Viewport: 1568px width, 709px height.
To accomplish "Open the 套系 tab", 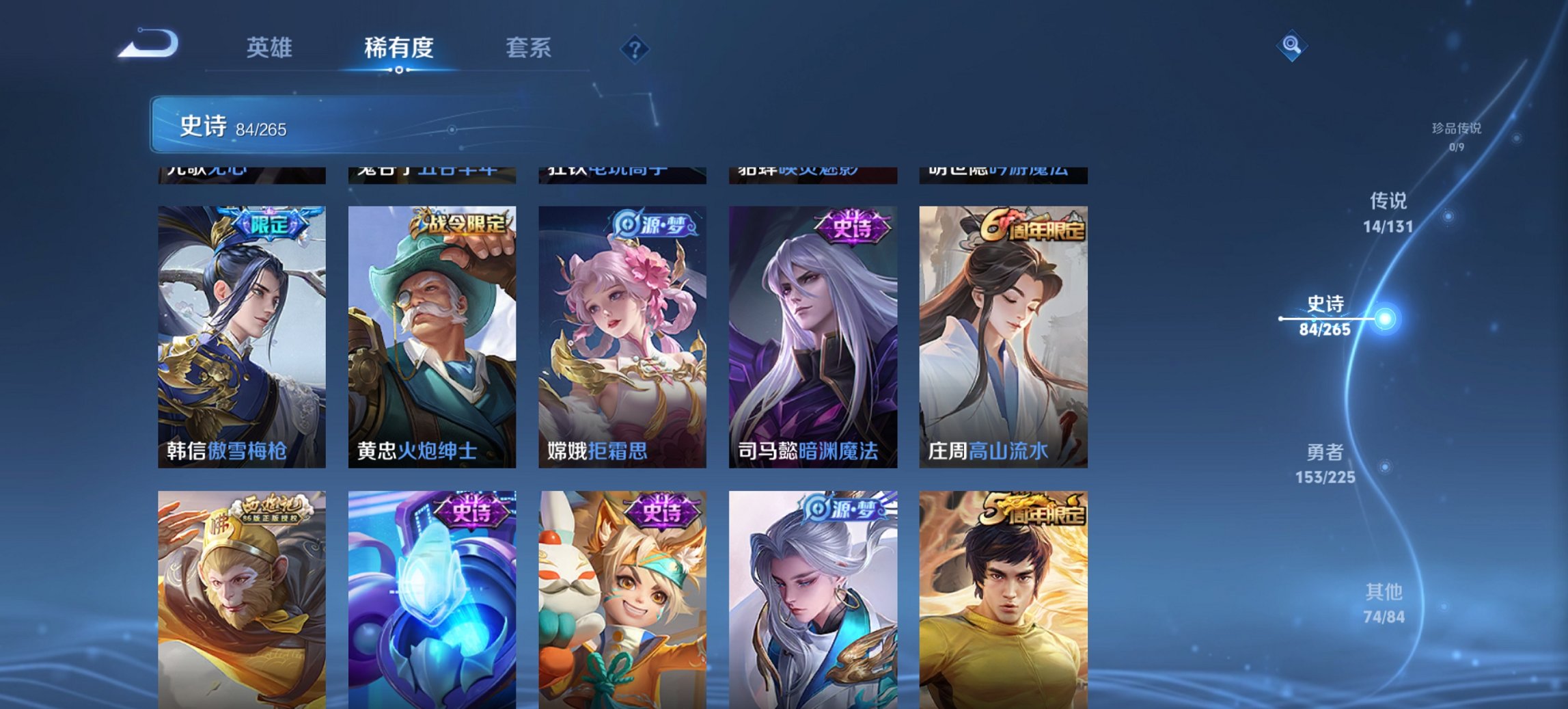I will pos(529,47).
